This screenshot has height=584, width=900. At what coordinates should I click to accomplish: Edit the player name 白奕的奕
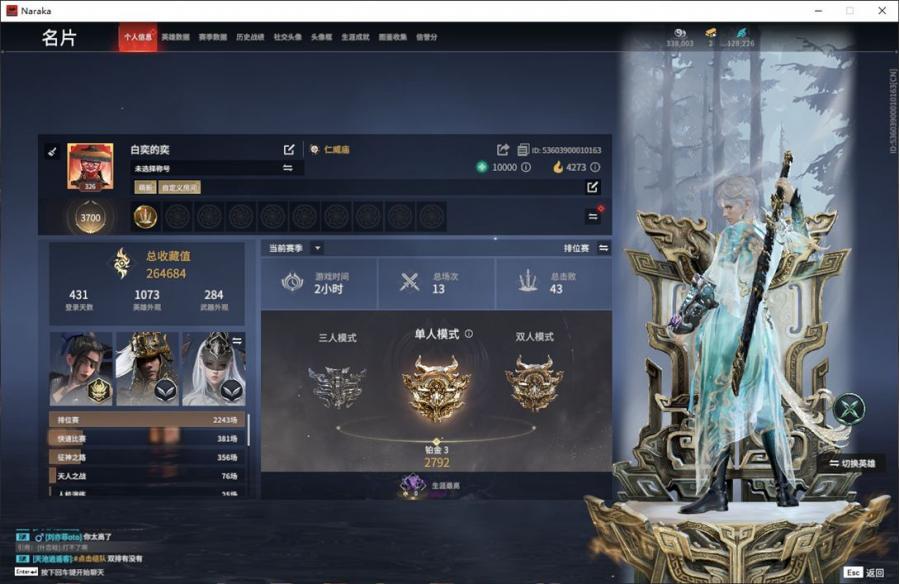coord(289,150)
